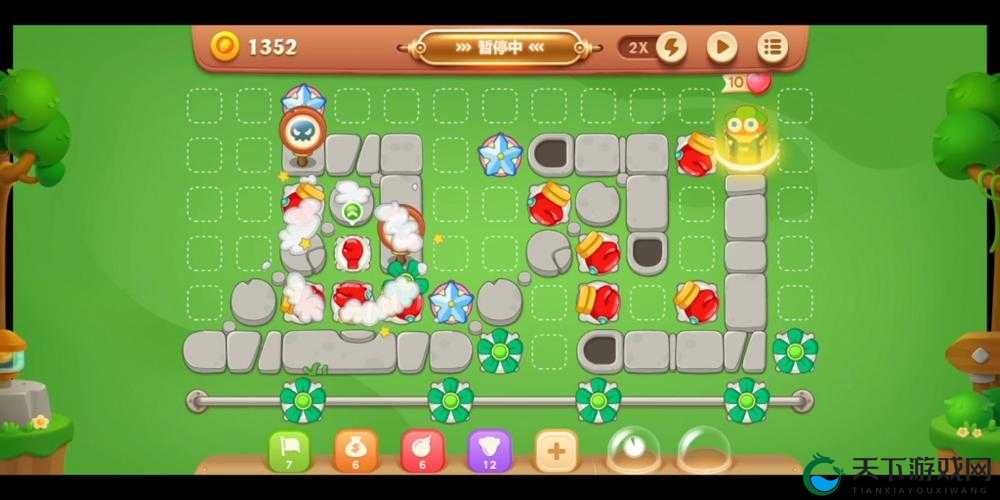1000x500 pixels.
Task: Toggle the 2X lightning speed button
Action: 671,47
